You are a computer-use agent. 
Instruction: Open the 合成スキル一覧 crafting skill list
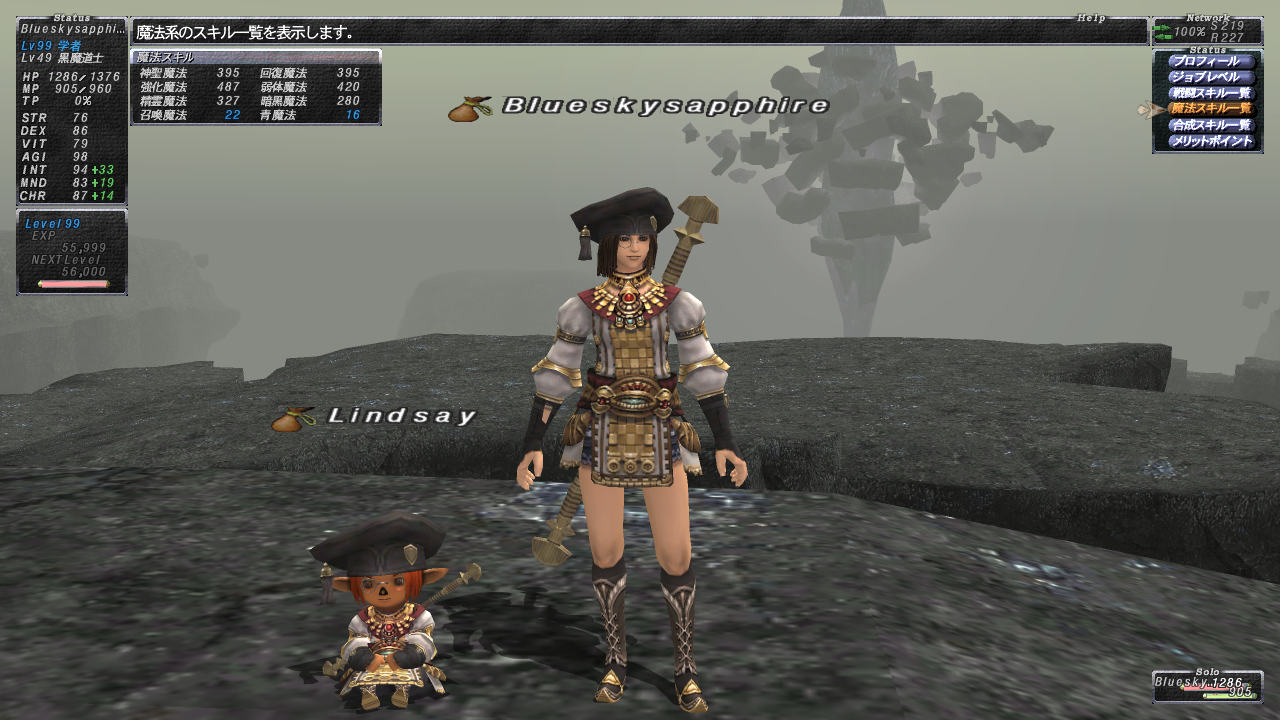pyautogui.click(x=1210, y=125)
